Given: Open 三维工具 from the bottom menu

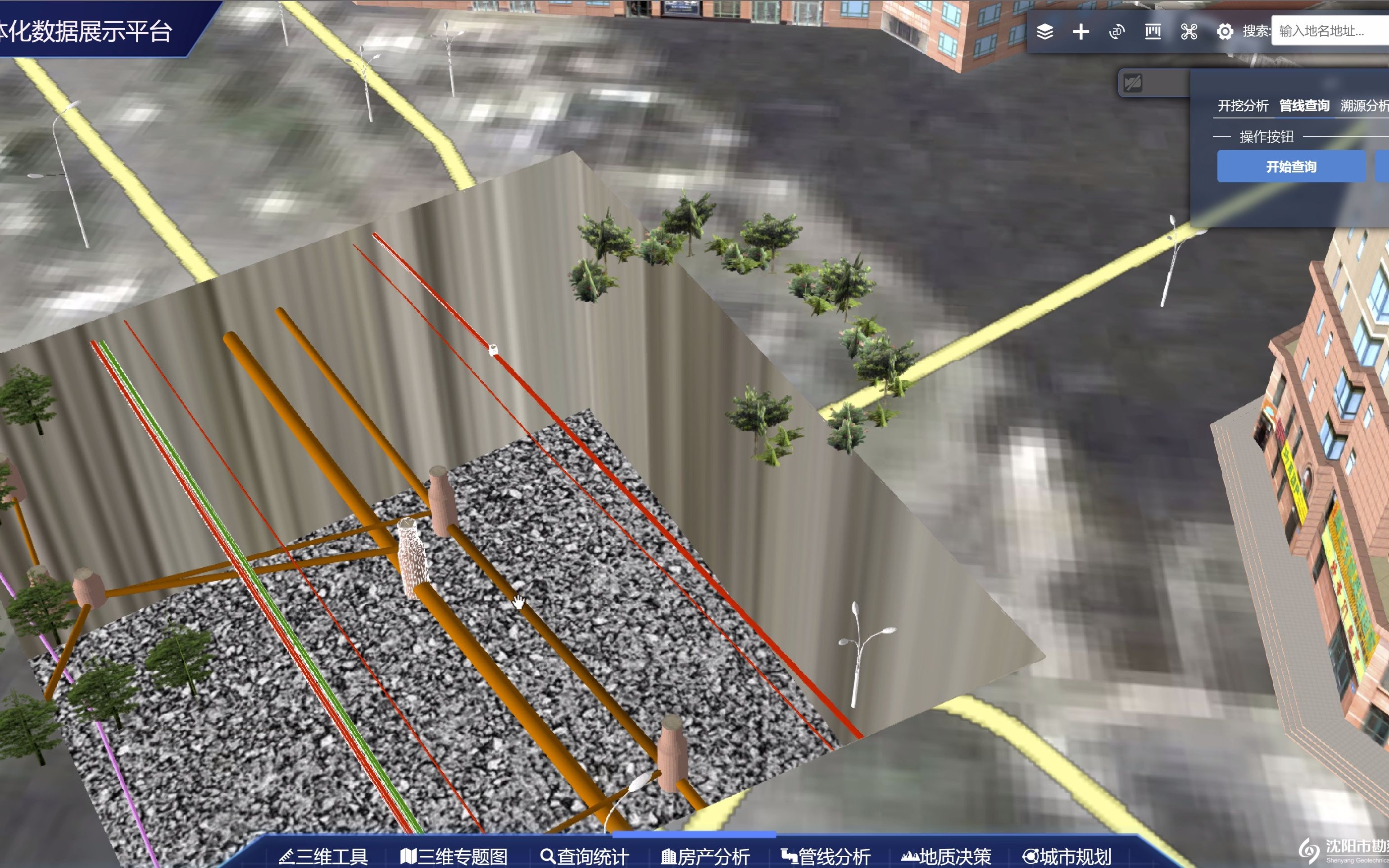Looking at the screenshot, I should click(326, 855).
